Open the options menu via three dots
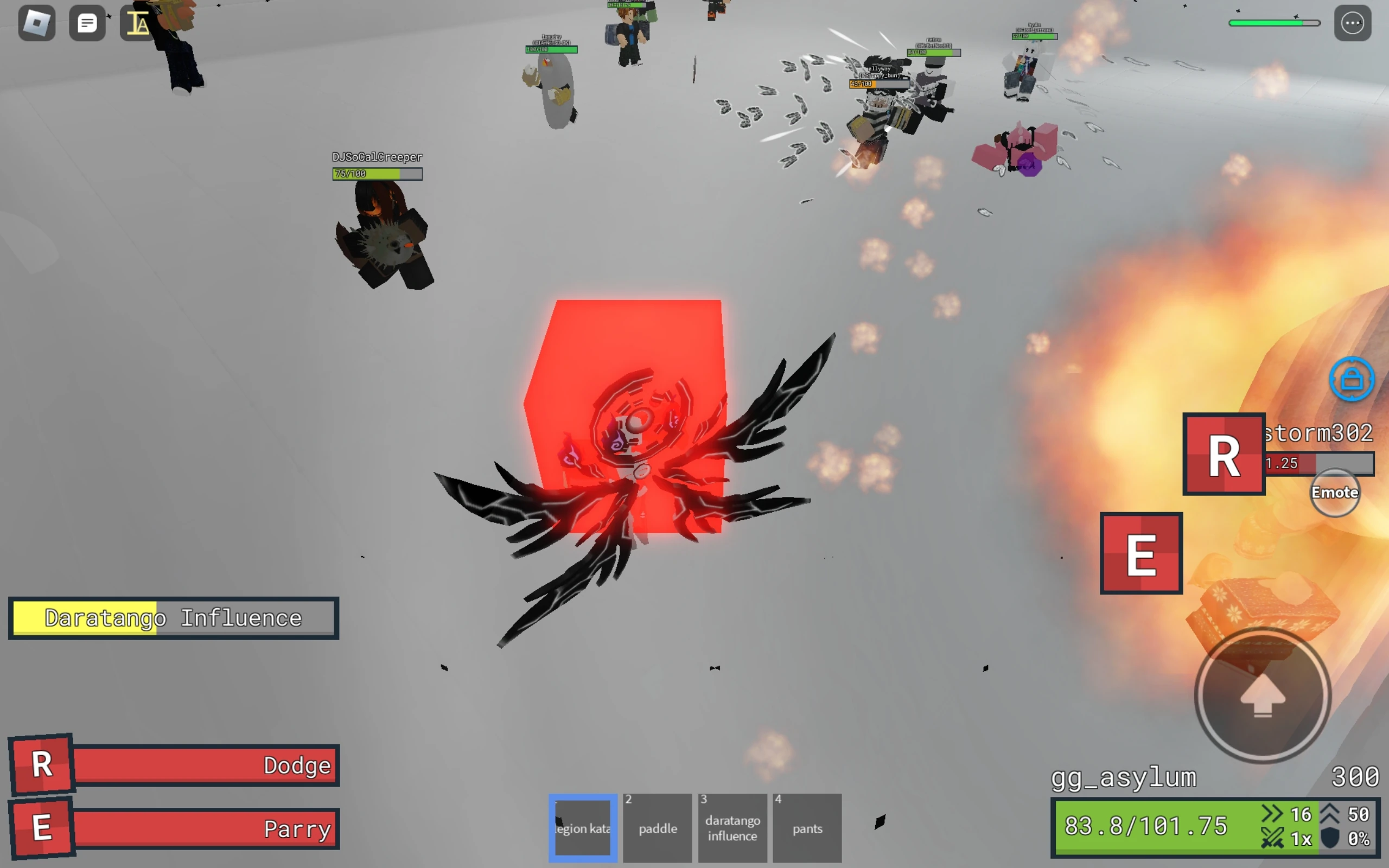 pos(1352,22)
